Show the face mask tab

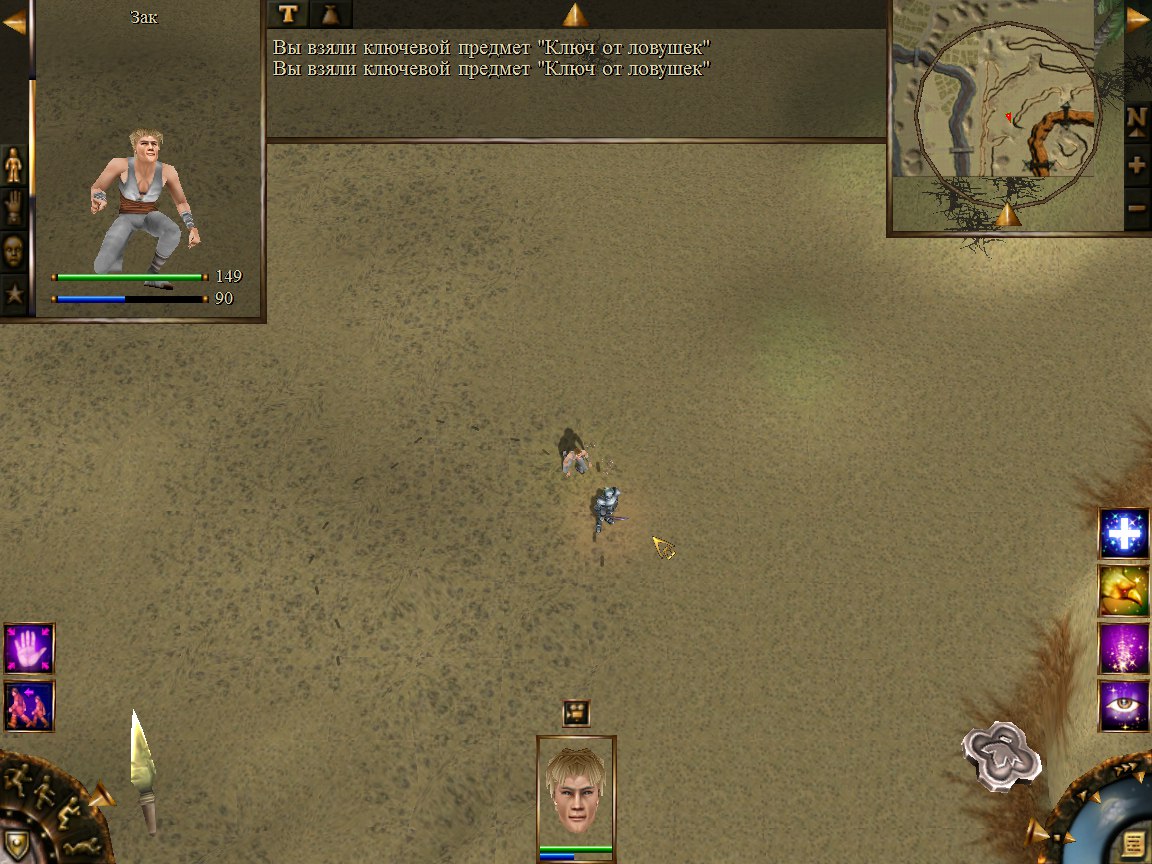point(14,251)
